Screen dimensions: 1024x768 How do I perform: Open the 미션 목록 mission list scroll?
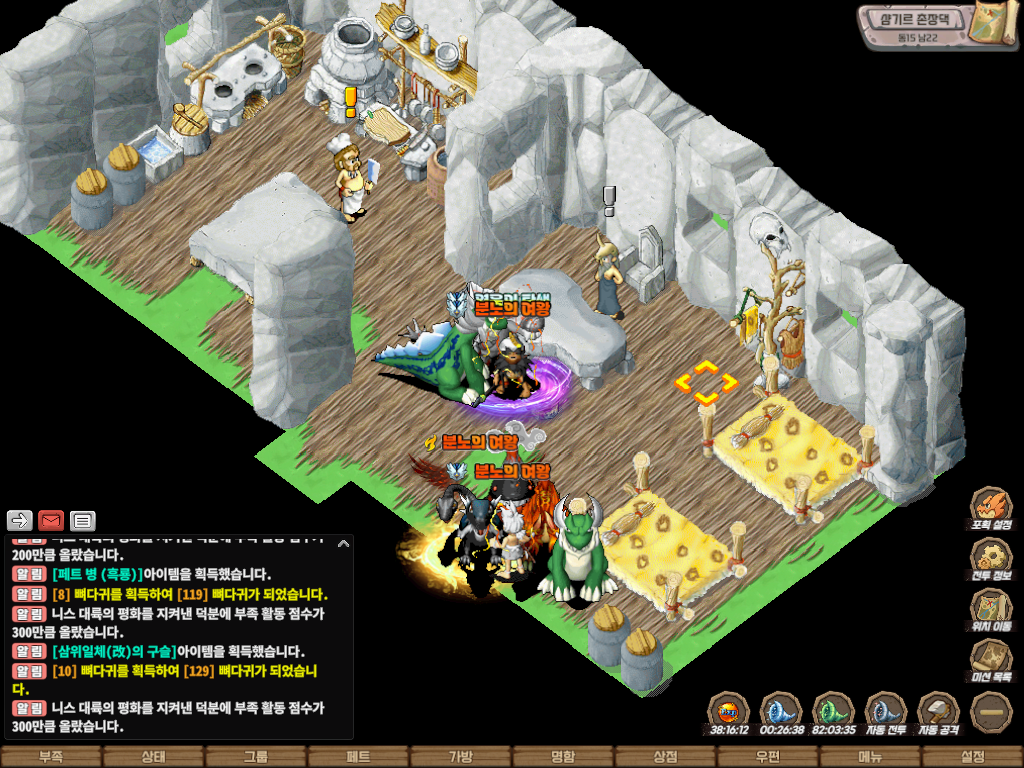[x=991, y=660]
